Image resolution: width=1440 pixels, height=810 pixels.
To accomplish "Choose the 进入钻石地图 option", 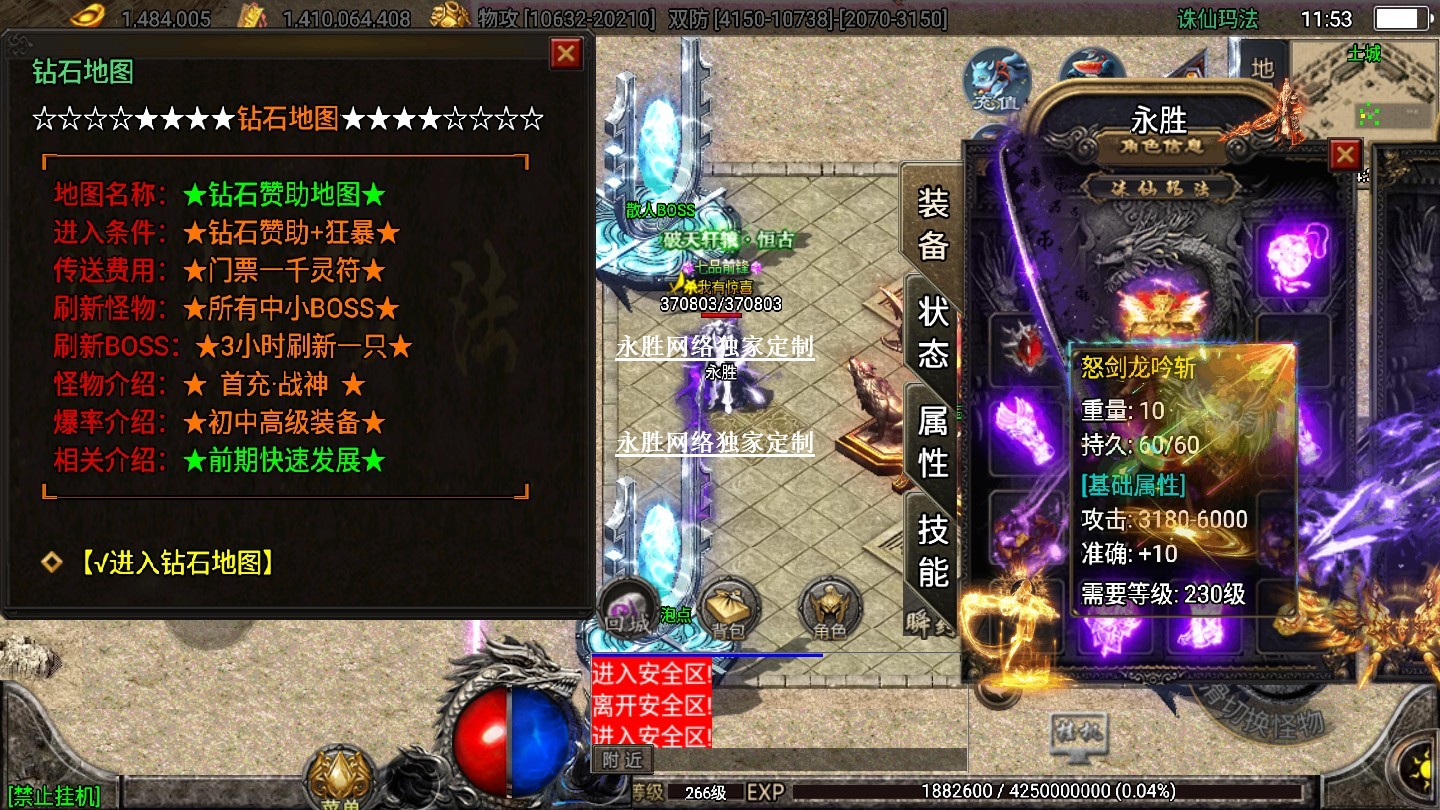I will pyautogui.click(x=177, y=562).
